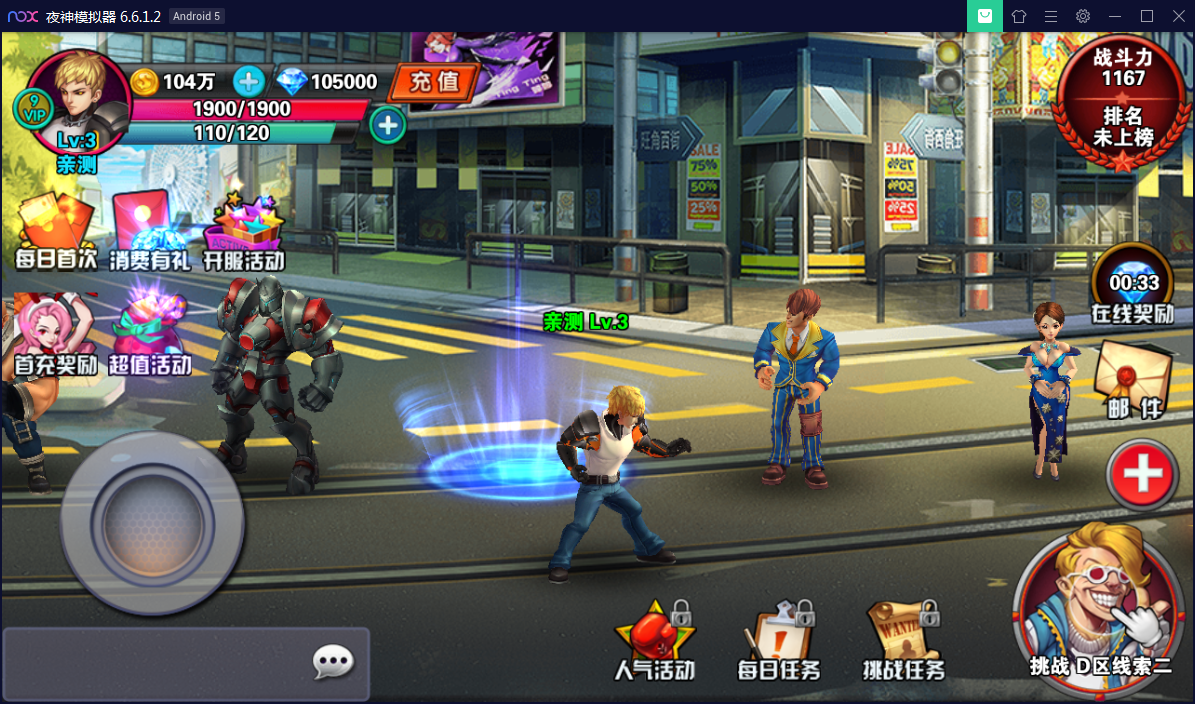
Task: Add gold coins with the plus button
Action: [x=249, y=81]
